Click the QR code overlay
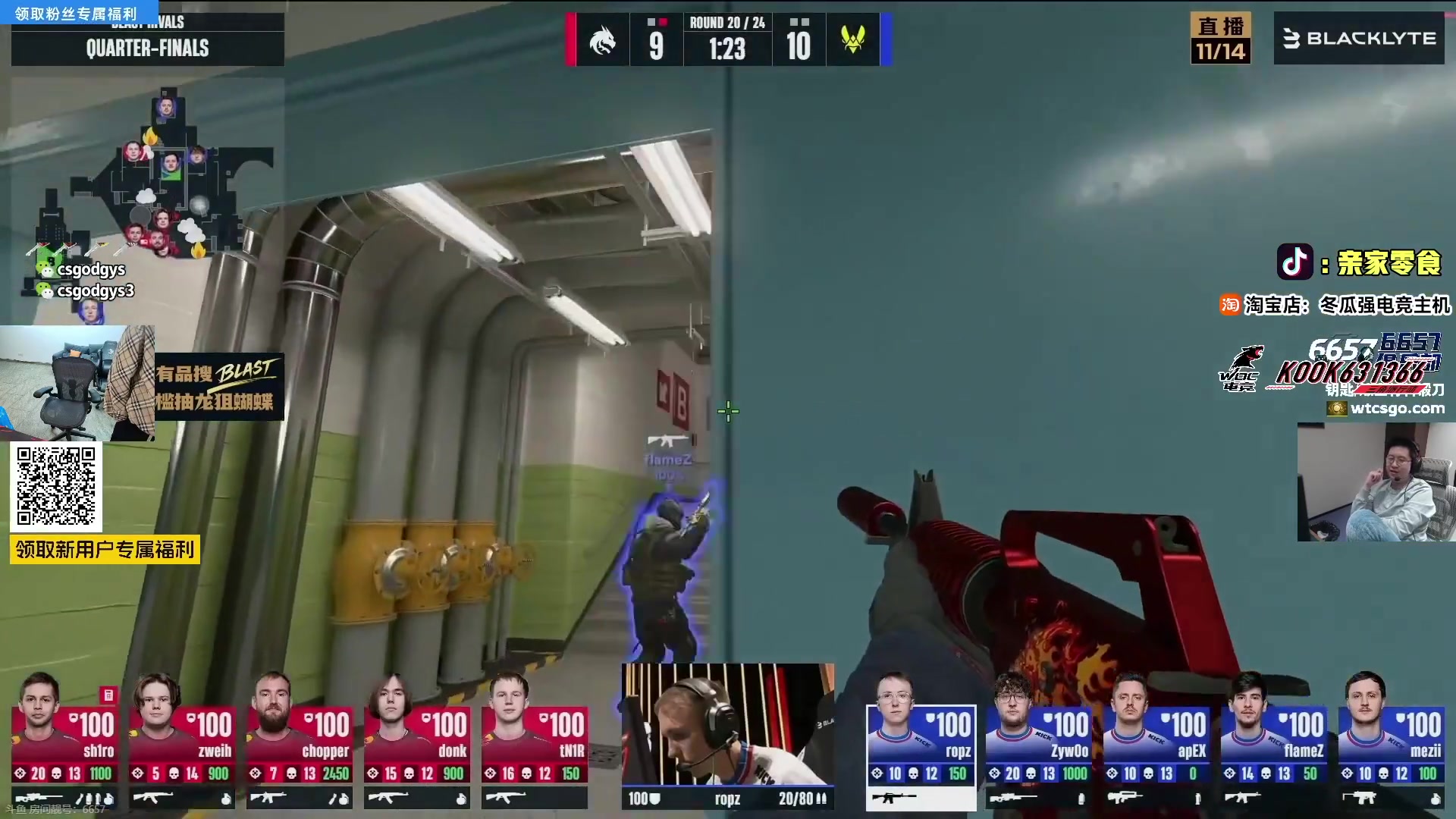The height and width of the screenshot is (819, 1456). (x=56, y=486)
